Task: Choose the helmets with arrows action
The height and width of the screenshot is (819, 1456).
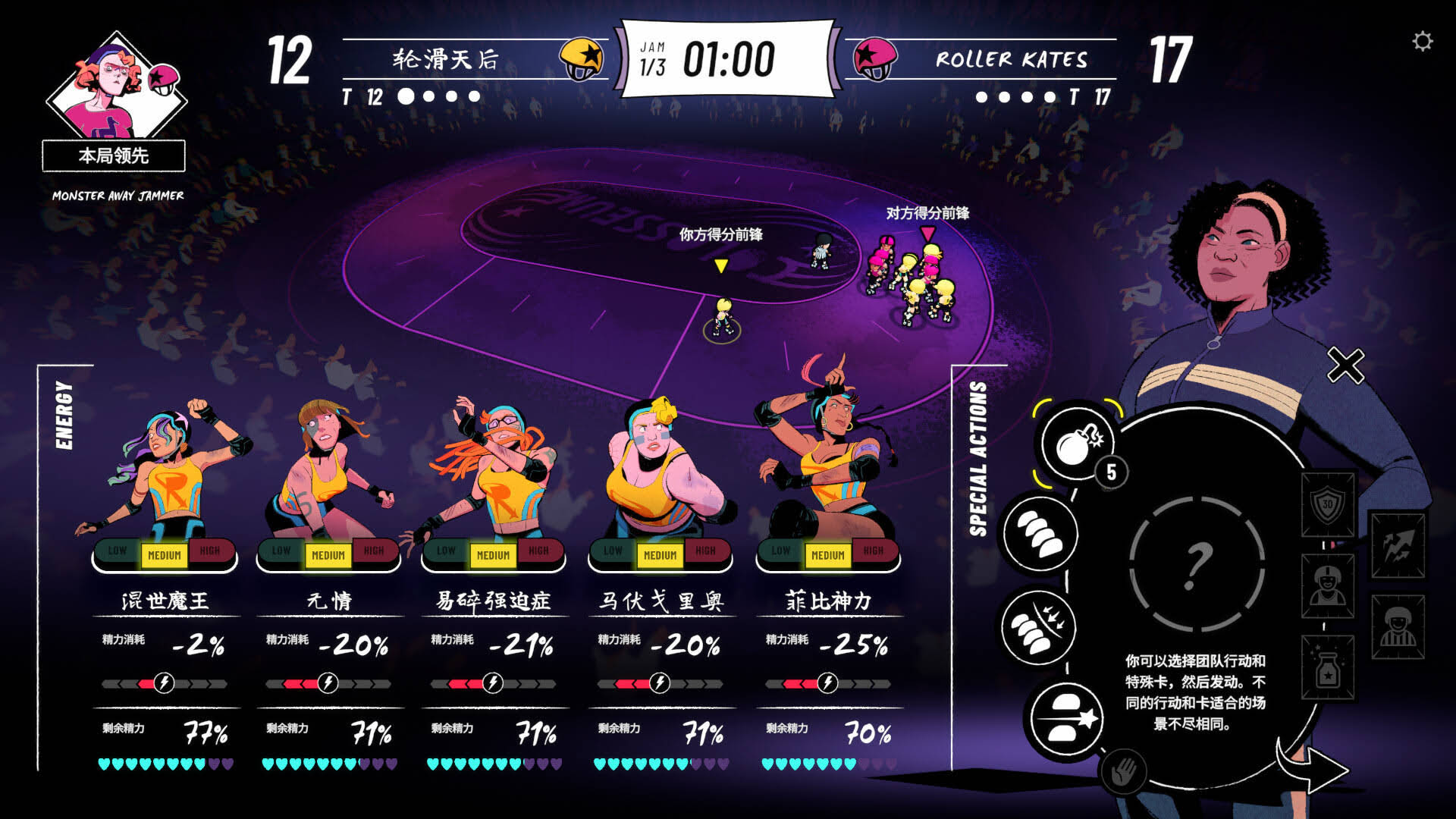Action: [1038, 628]
